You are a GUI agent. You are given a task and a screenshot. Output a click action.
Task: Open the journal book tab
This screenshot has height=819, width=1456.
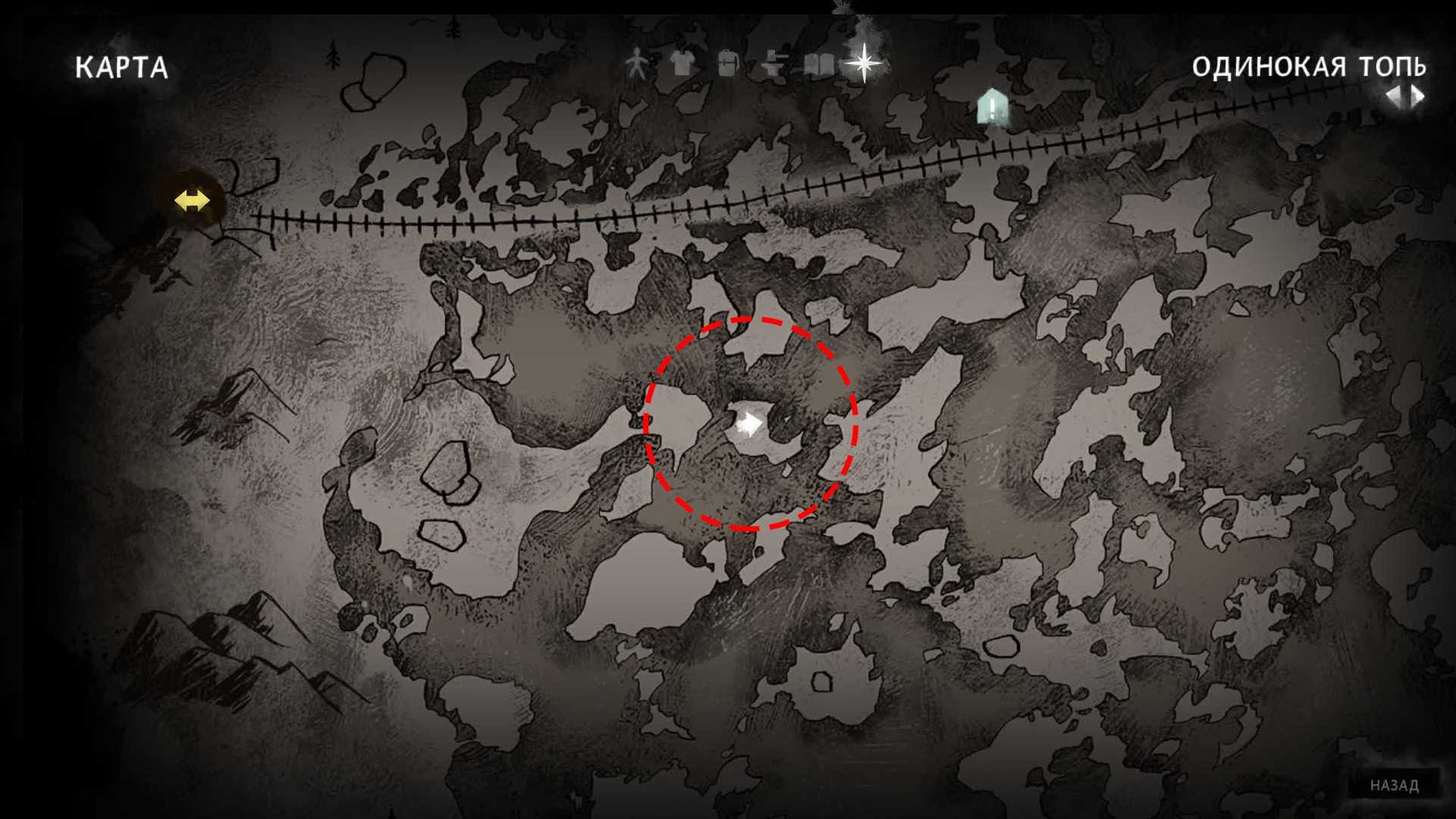click(x=818, y=64)
